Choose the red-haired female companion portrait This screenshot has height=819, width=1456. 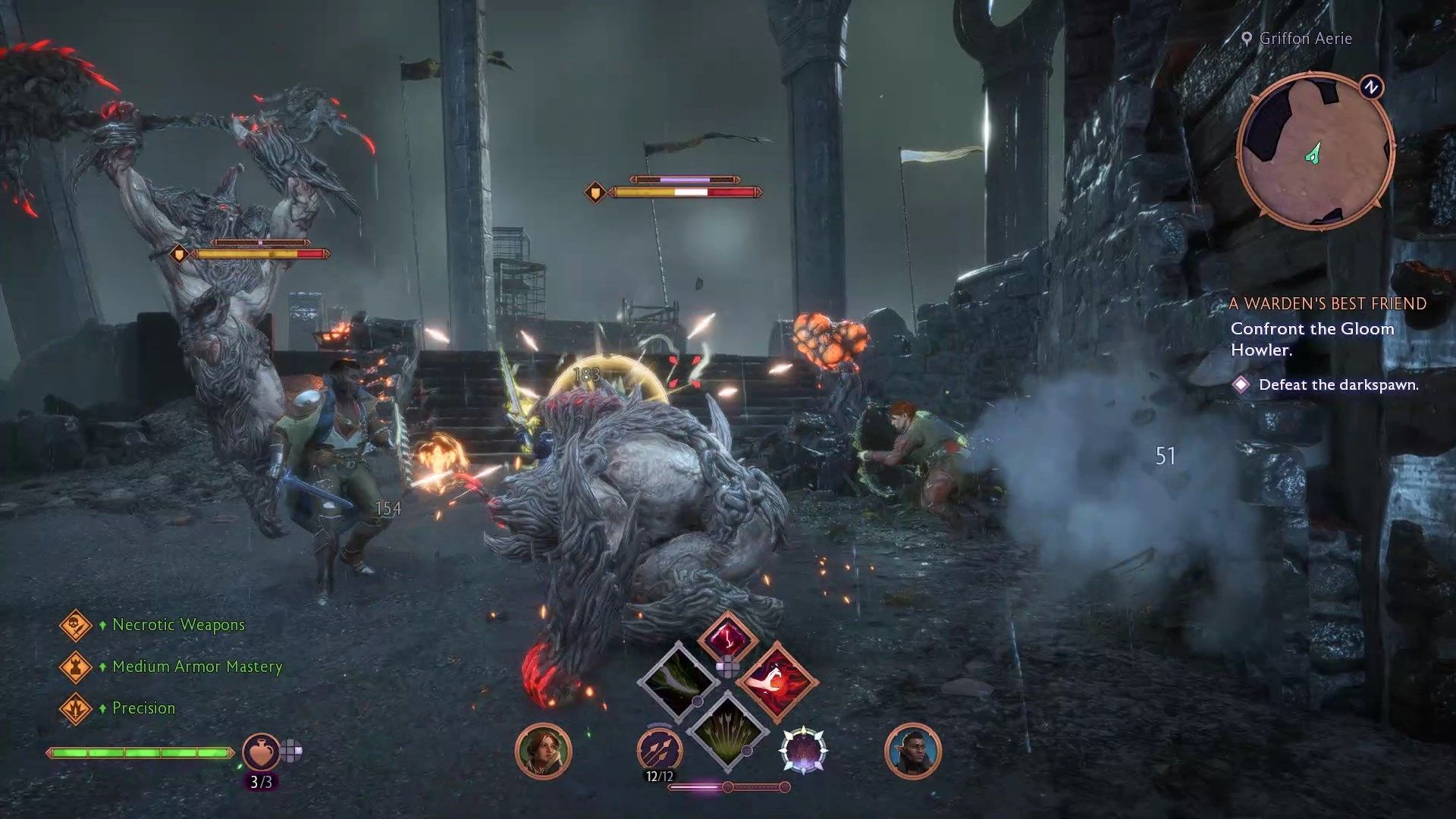point(543,752)
